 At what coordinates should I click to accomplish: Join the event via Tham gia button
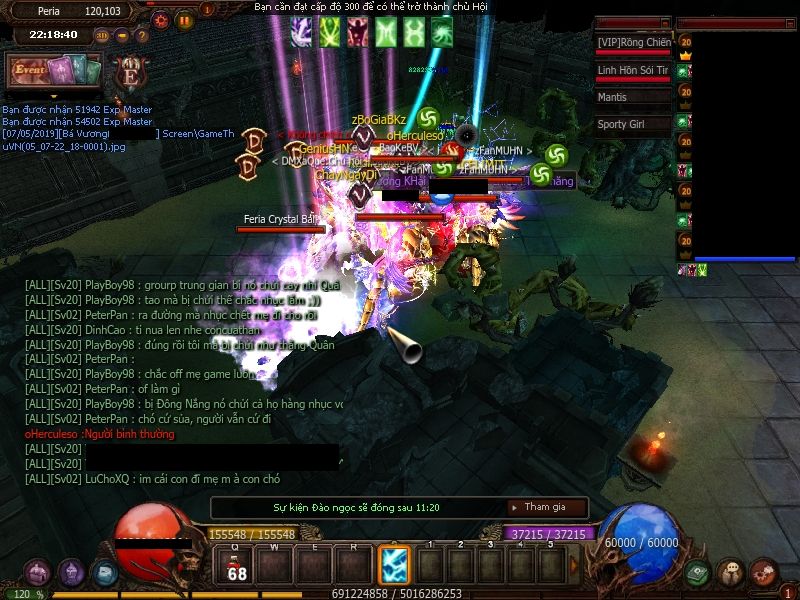tap(545, 507)
